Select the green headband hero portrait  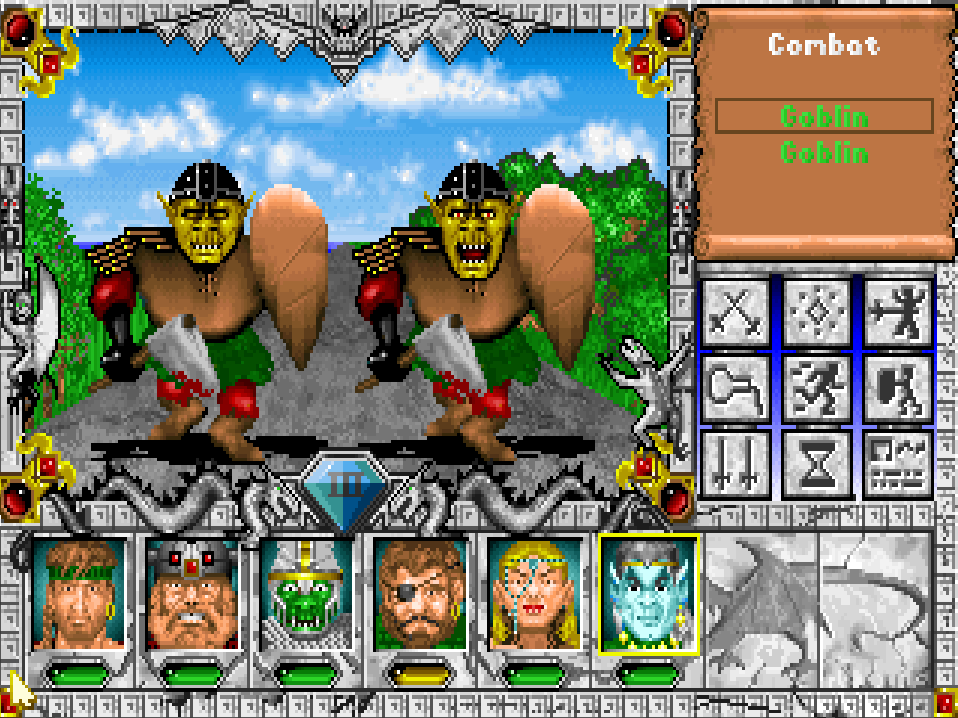point(80,594)
